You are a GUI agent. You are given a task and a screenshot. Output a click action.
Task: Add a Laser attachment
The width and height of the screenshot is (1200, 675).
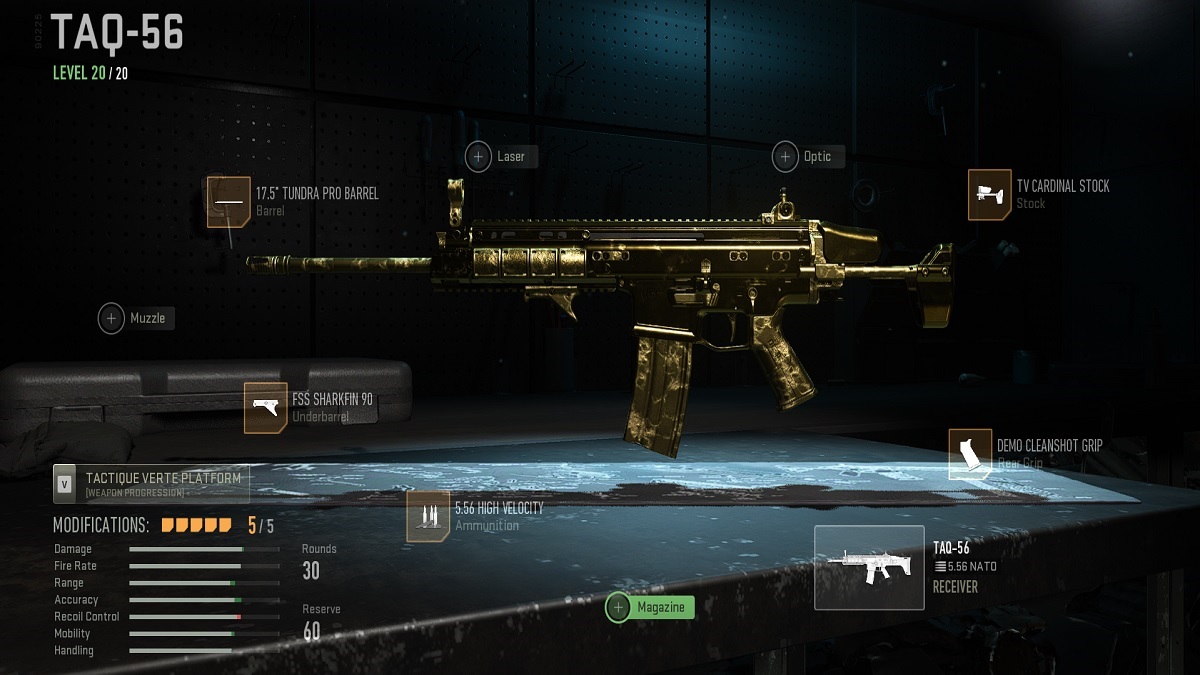coord(502,157)
